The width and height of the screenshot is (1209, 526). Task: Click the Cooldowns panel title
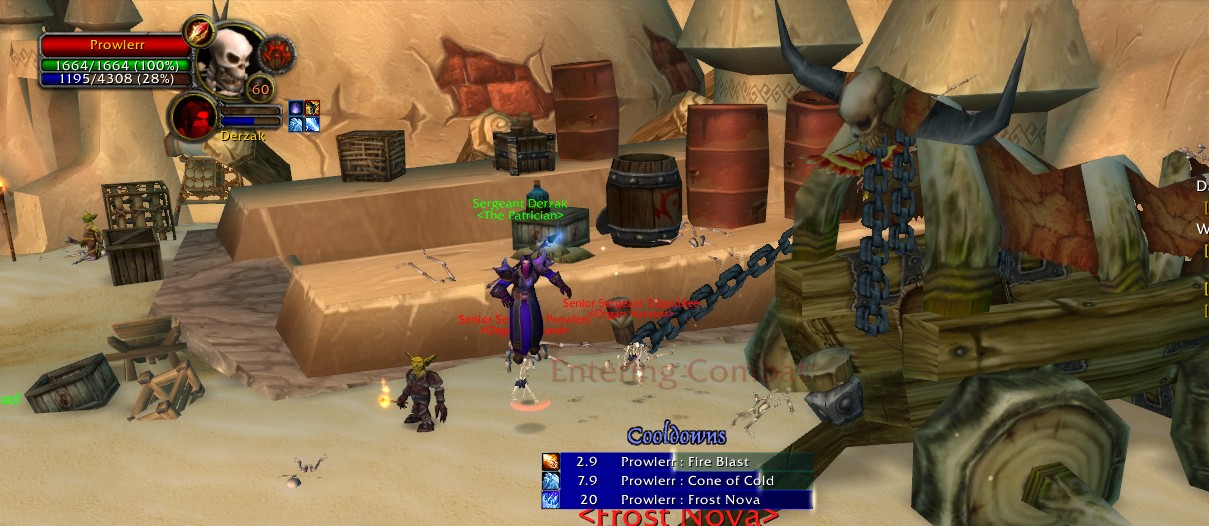pos(677,436)
